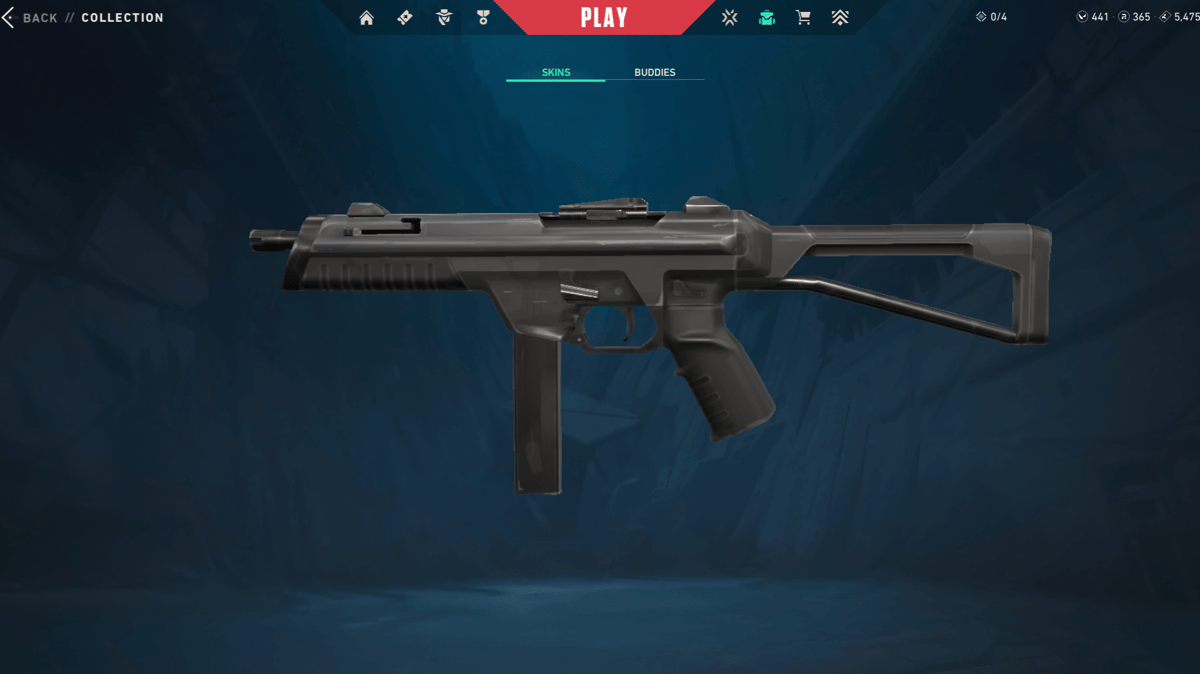Select the highlighted Collection backpack icon
Screen dimensions: 1200x674
[x=766, y=18]
